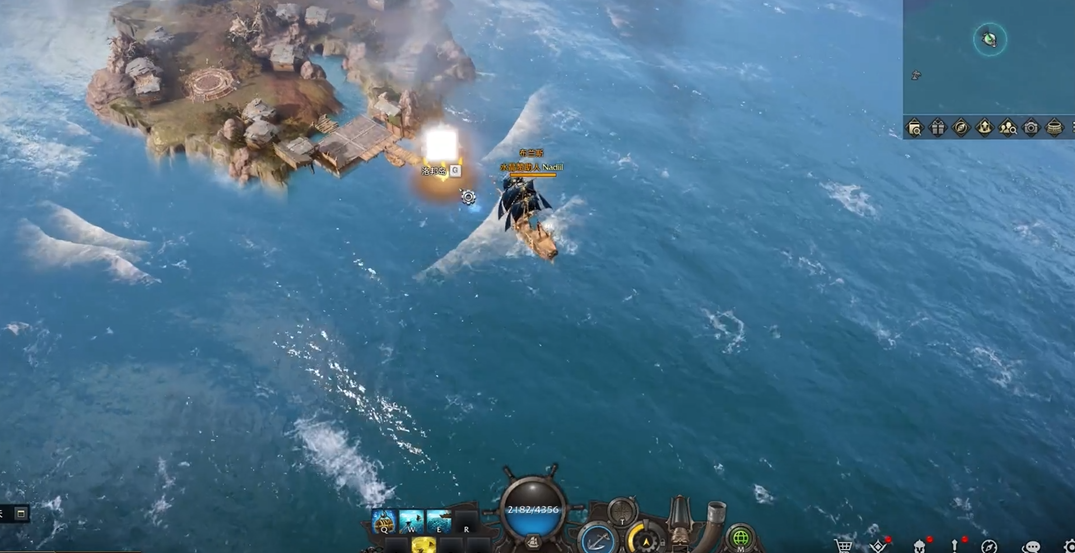Viewport: 1075px width, 553px height.
Task: Activate the Q ship skill
Action: [383, 521]
